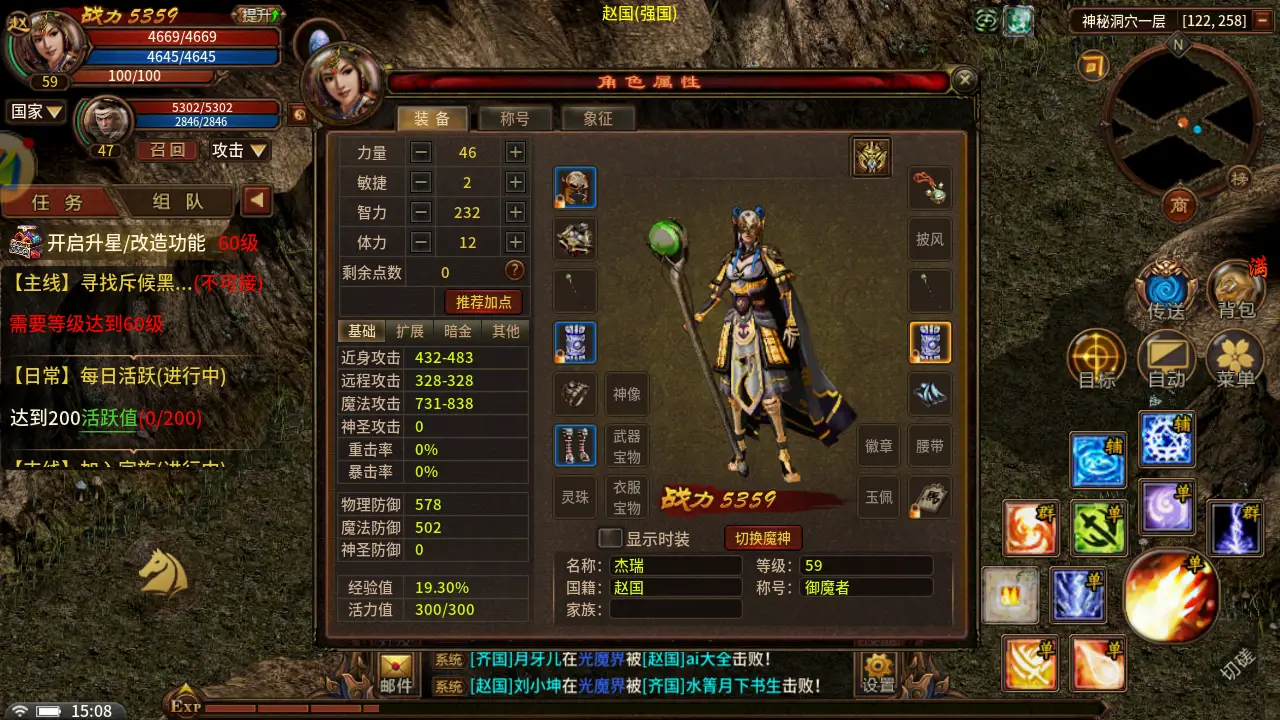Toggle the 显示时装 checkbox
Image resolution: width=1280 pixels, height=720 pixels.
610,539
